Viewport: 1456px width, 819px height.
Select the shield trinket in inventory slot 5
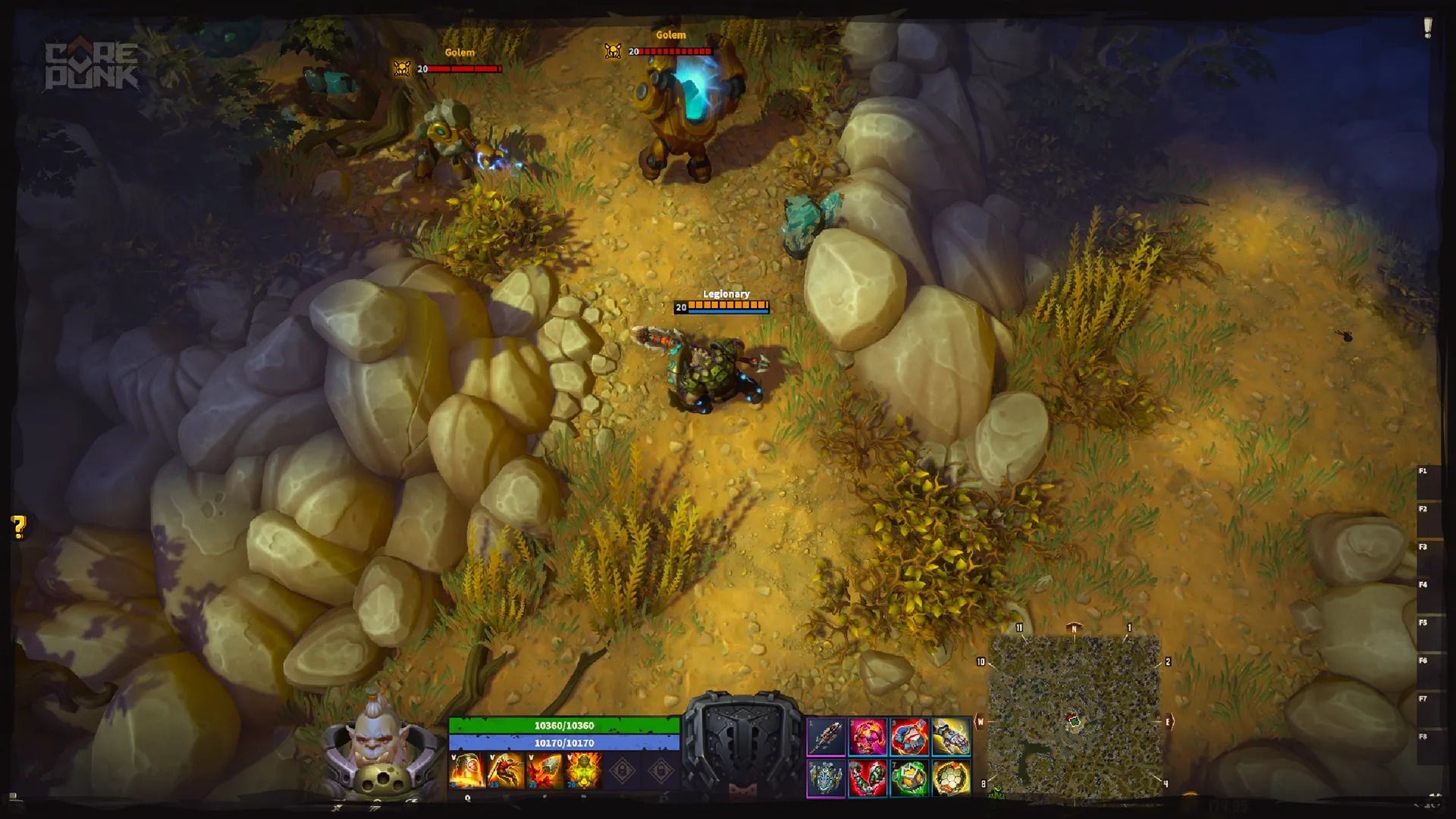(x=827, y=778)
